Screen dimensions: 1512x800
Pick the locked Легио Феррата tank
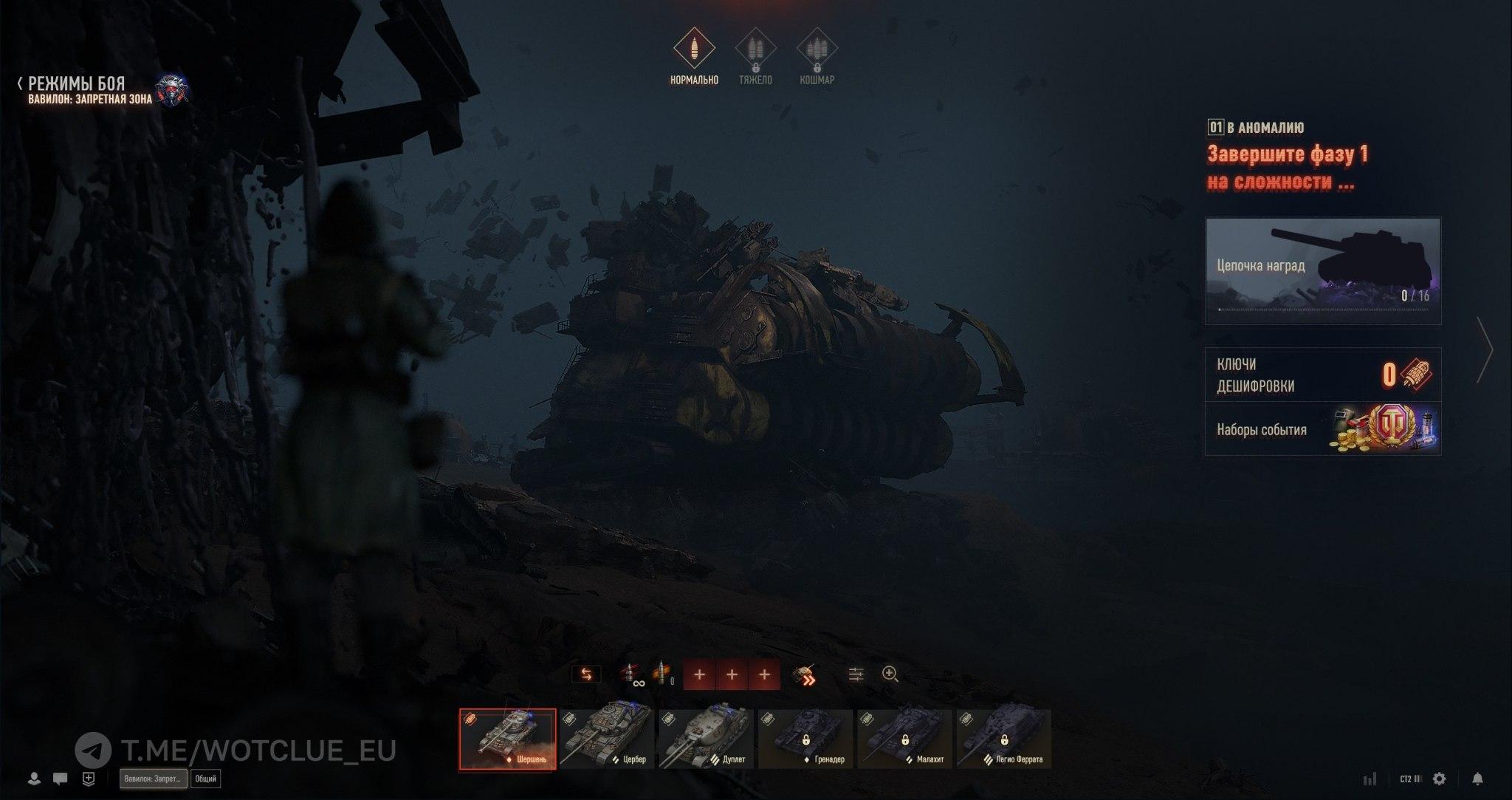[x=1003, y=739]
